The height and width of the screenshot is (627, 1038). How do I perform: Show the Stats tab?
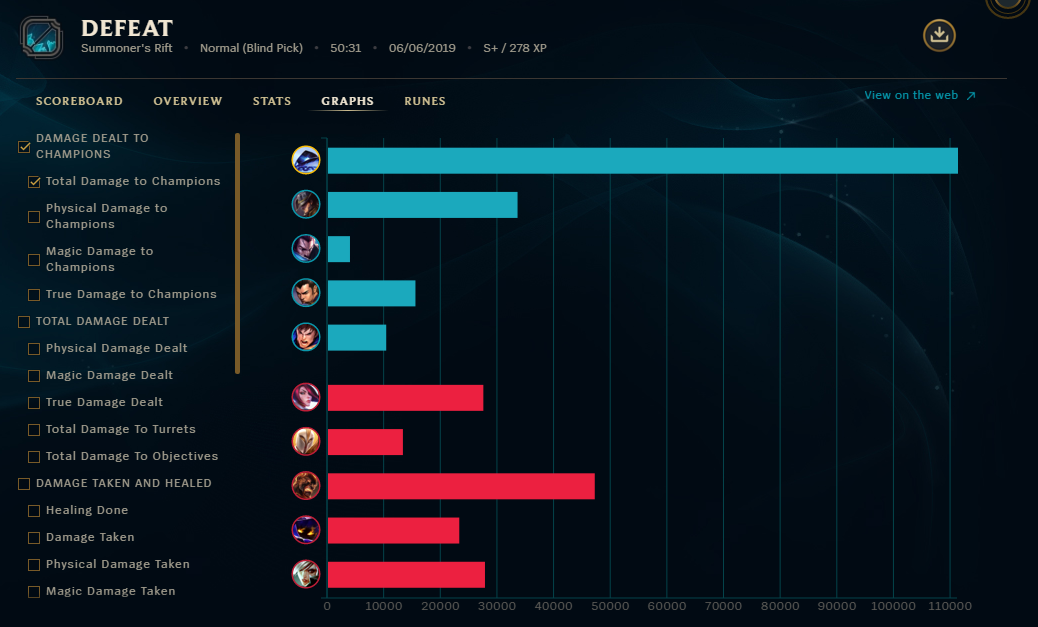tap(272, 101)
